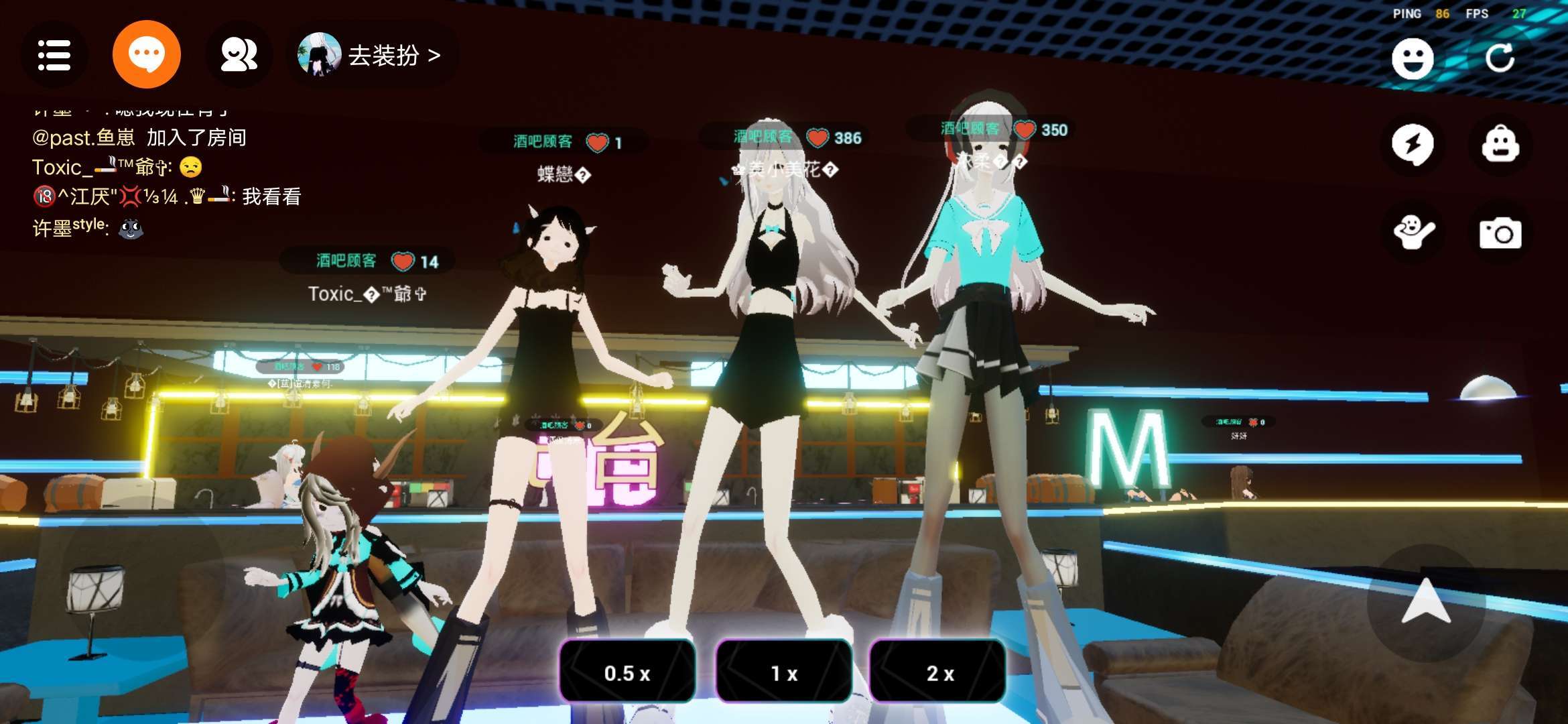Image resolution: width=1568 pixels, height=724 pixels.
Task: Trigger the waving figure action icon
Action: (x=1413, y=233)
